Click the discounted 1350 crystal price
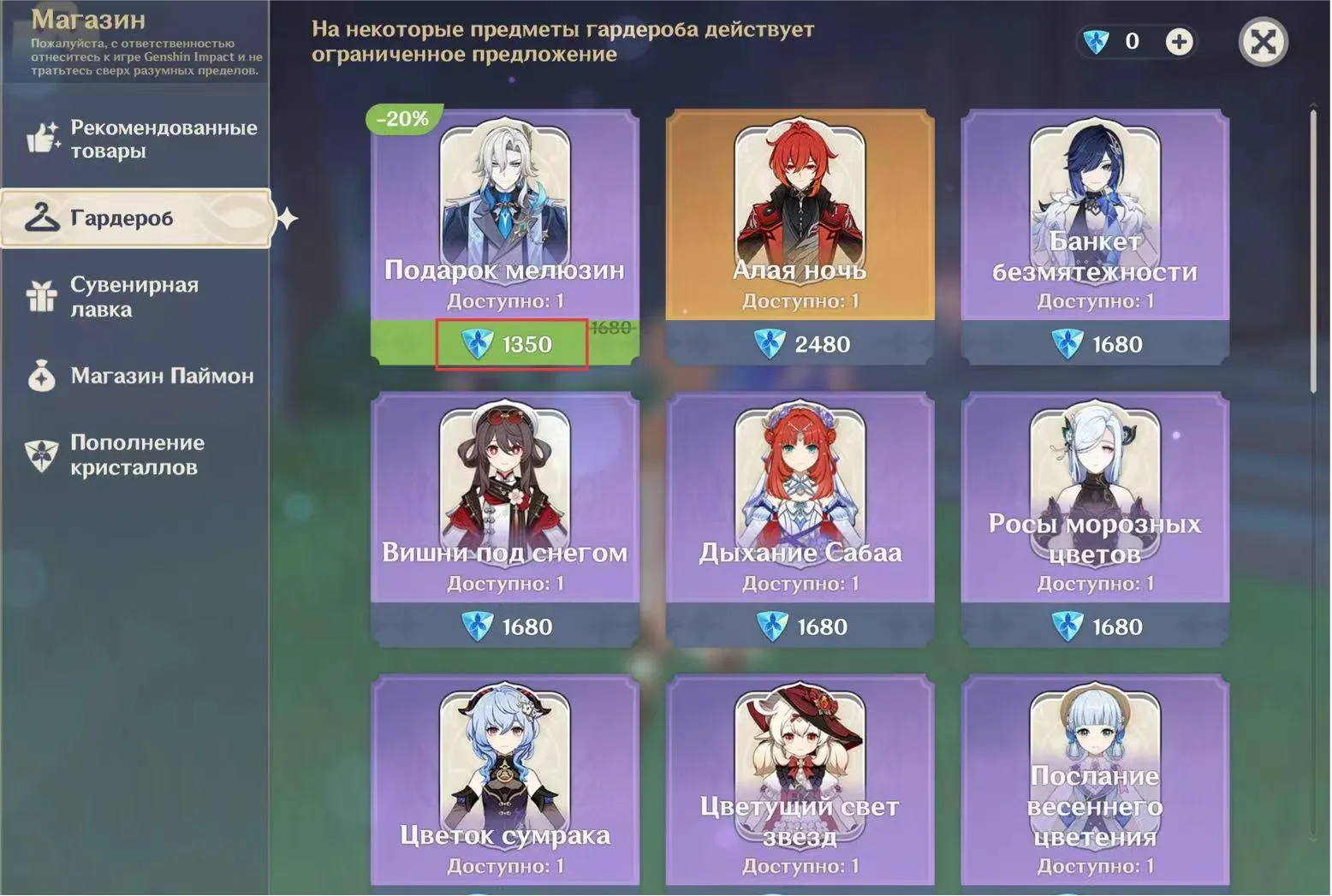 pyautogui.click(x=512, y=344)
